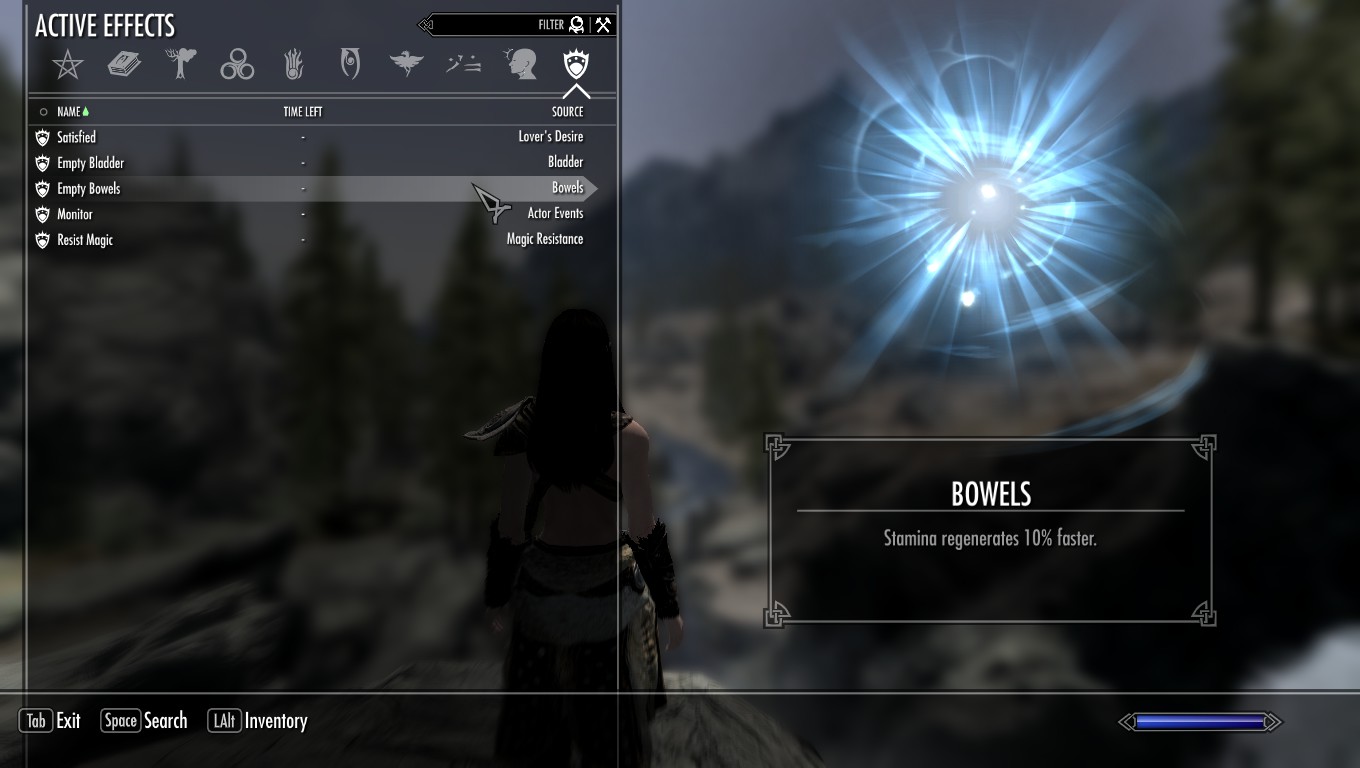Highlight the Empty Bowels effect row
This screenshot has width=1360, height=768.
(300, 189)
